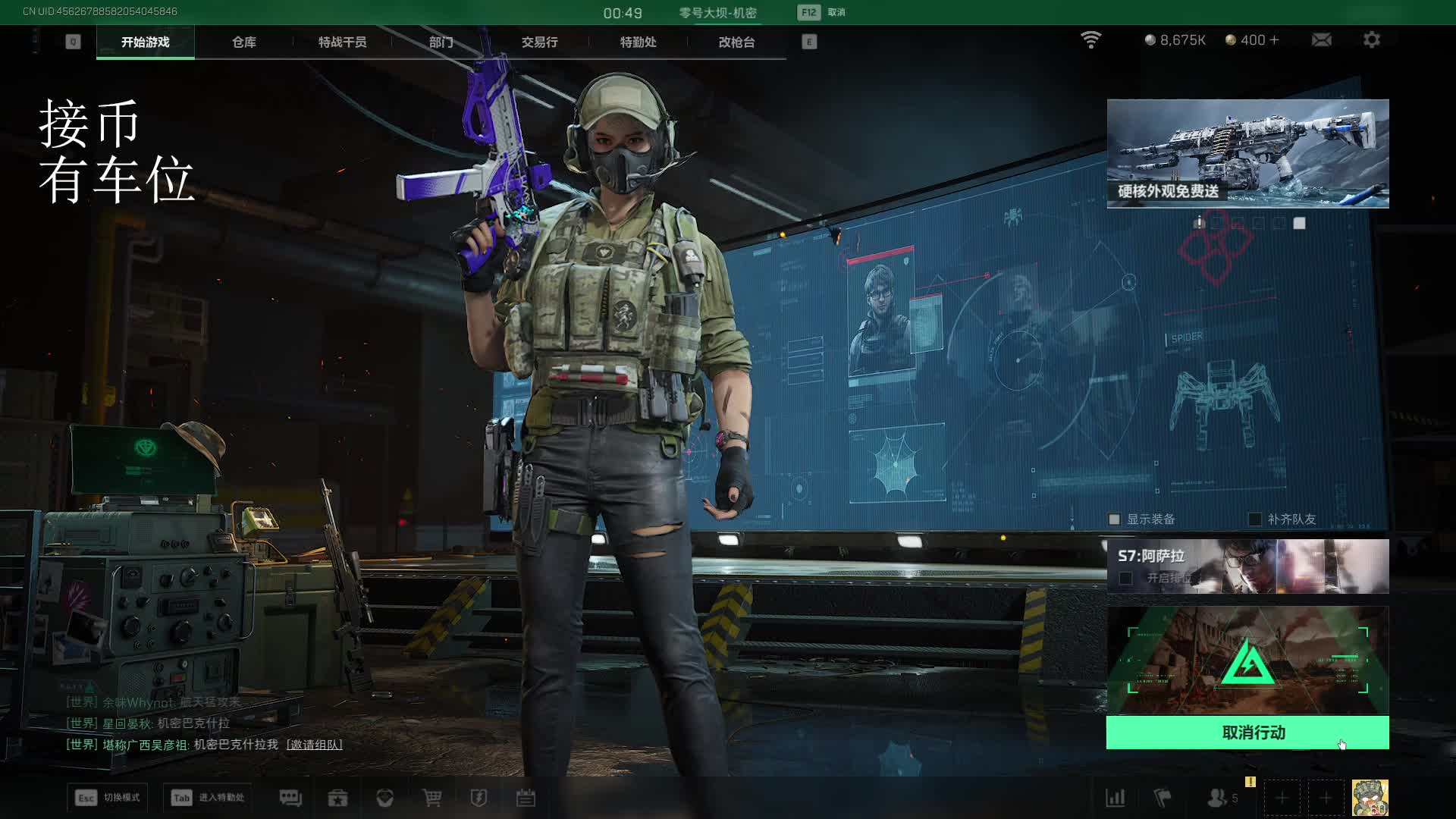The width and height of the screenshot is (1456, 819).
Task: Click the player avatar portrait
Action: point(1370,798)
